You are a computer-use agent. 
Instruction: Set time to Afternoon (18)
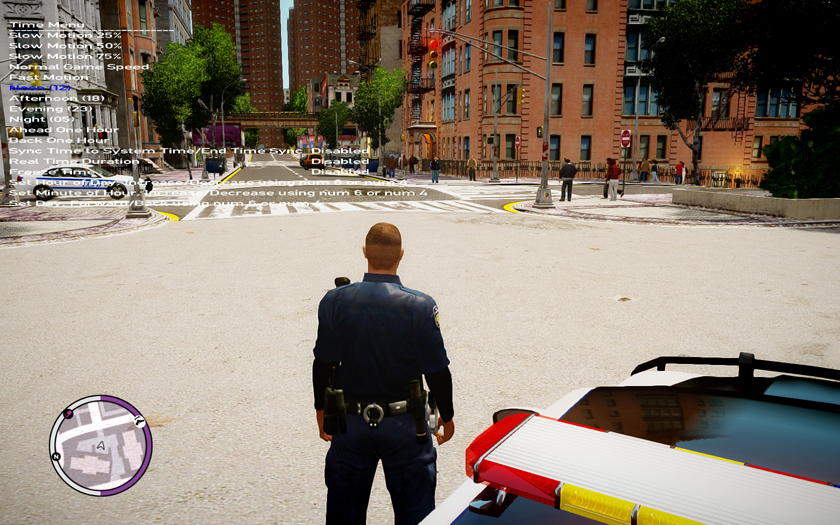(x=57, y=98)
